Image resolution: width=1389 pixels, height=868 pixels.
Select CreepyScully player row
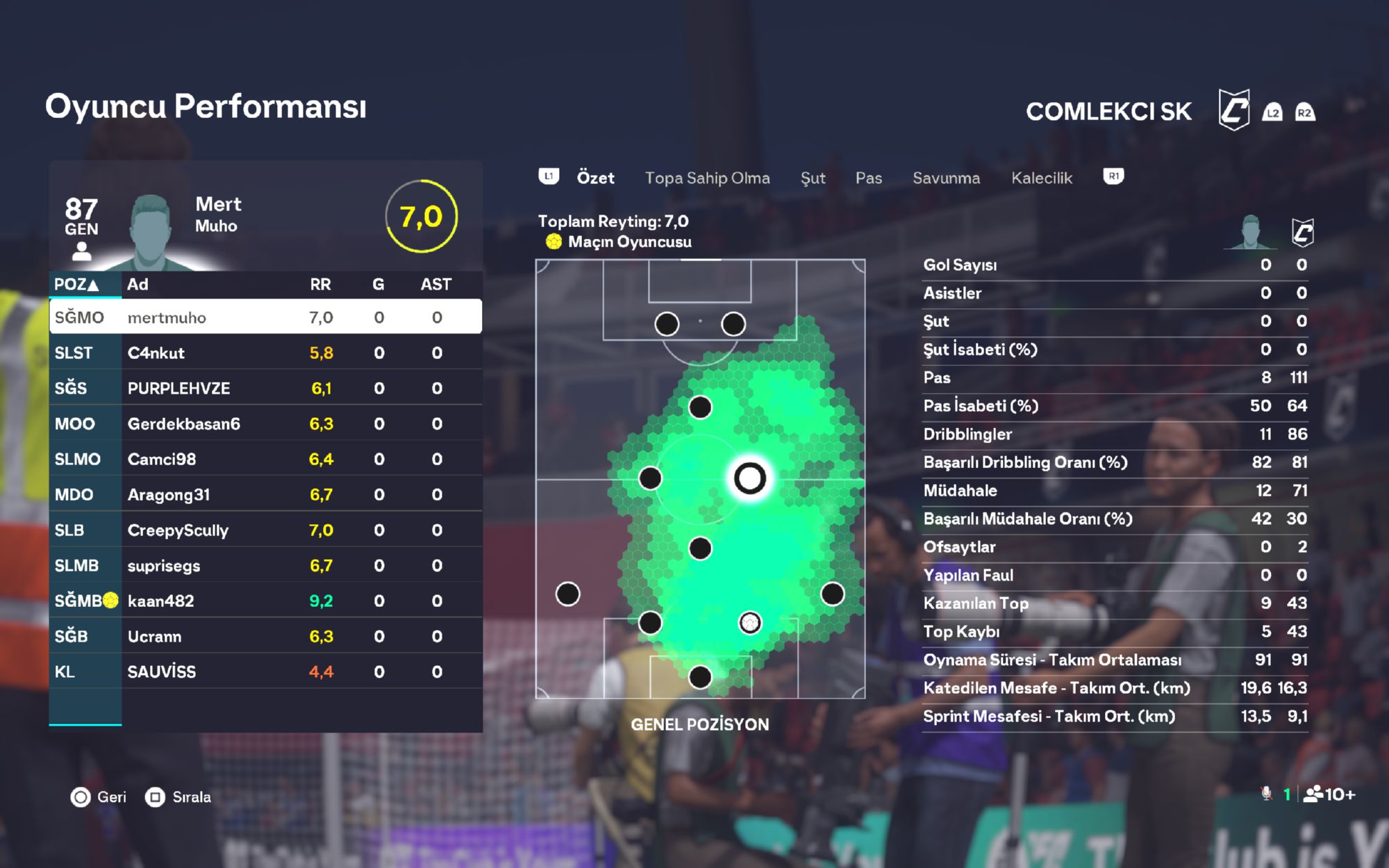(265, 530)
